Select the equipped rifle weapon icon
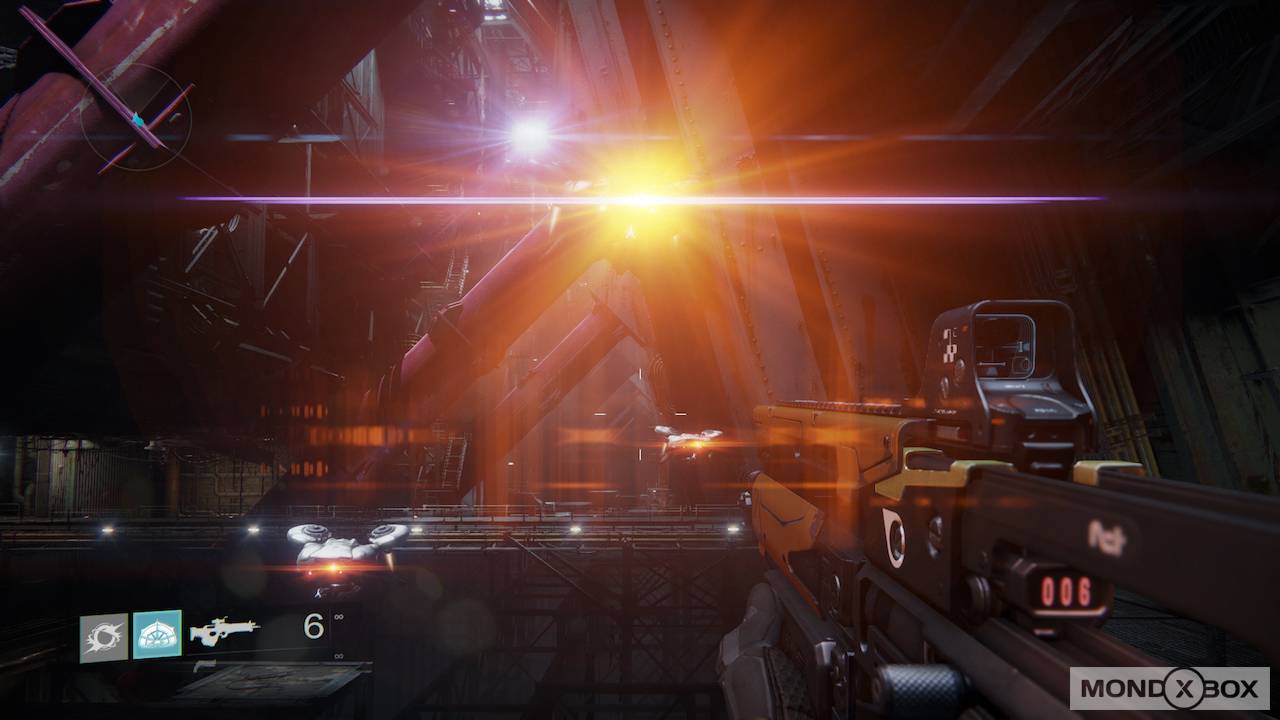 point(224,631)
